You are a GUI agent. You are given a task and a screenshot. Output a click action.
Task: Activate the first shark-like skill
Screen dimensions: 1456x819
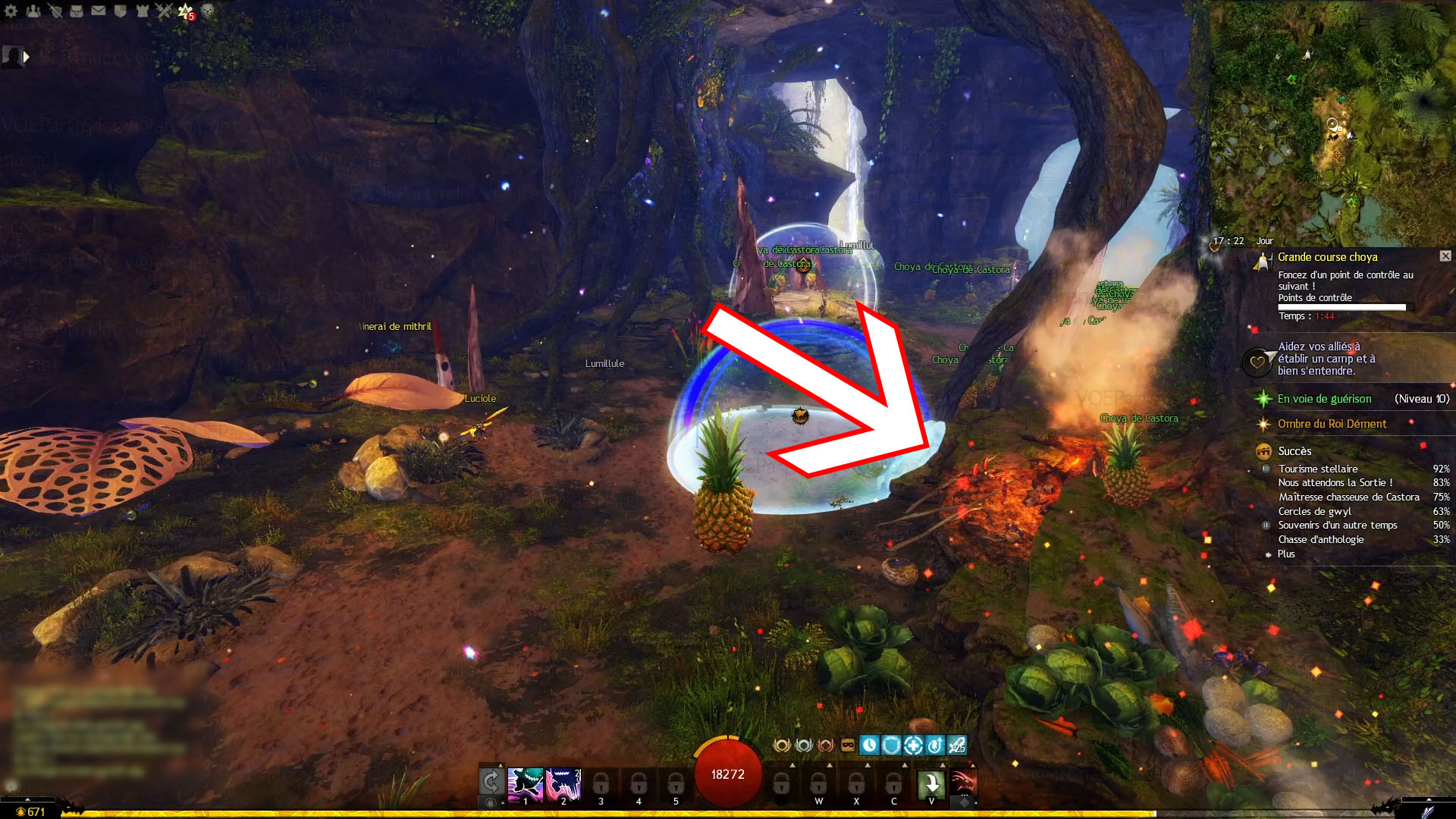525,784
